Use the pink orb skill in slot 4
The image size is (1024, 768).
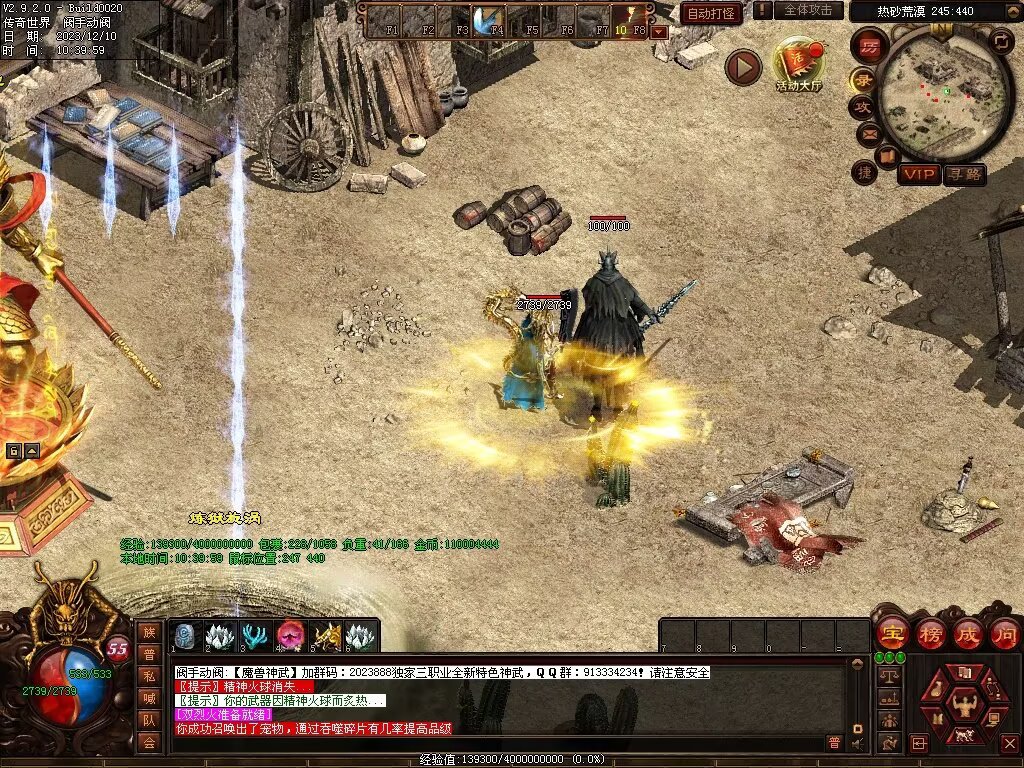290,635
